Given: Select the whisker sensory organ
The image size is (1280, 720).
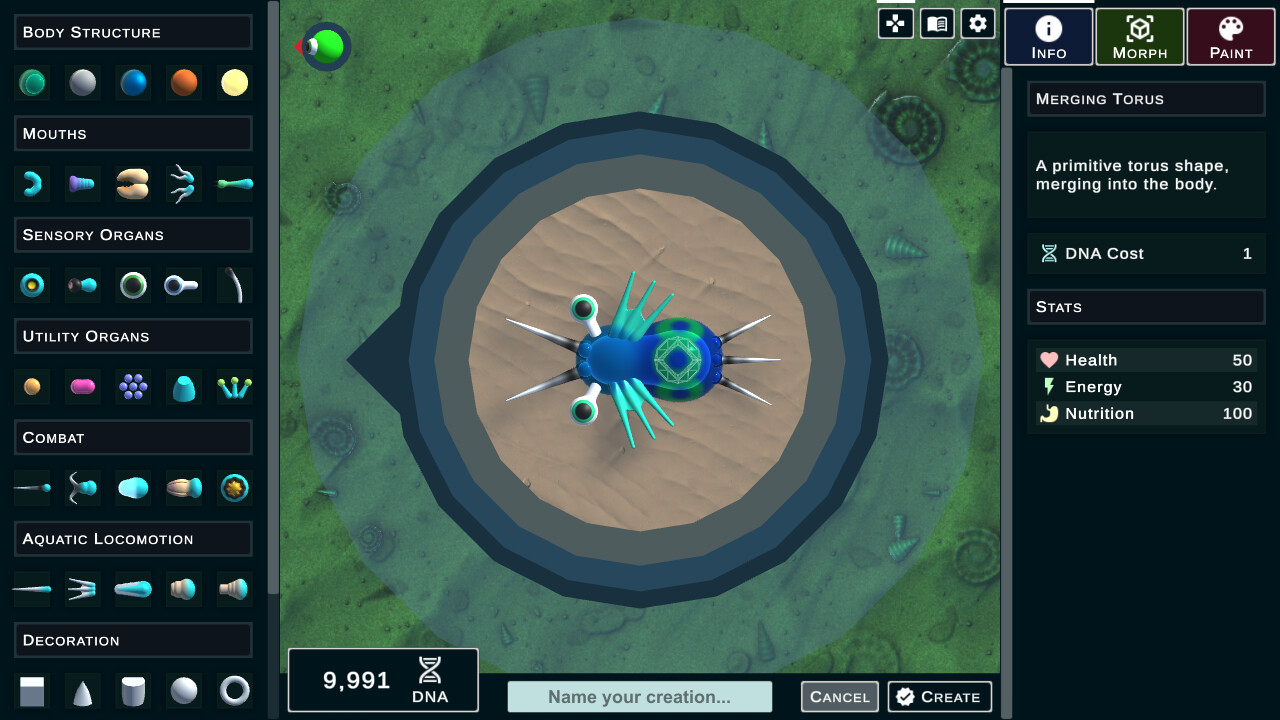Looking at the screenshot, I should click(x=234, y=285).
